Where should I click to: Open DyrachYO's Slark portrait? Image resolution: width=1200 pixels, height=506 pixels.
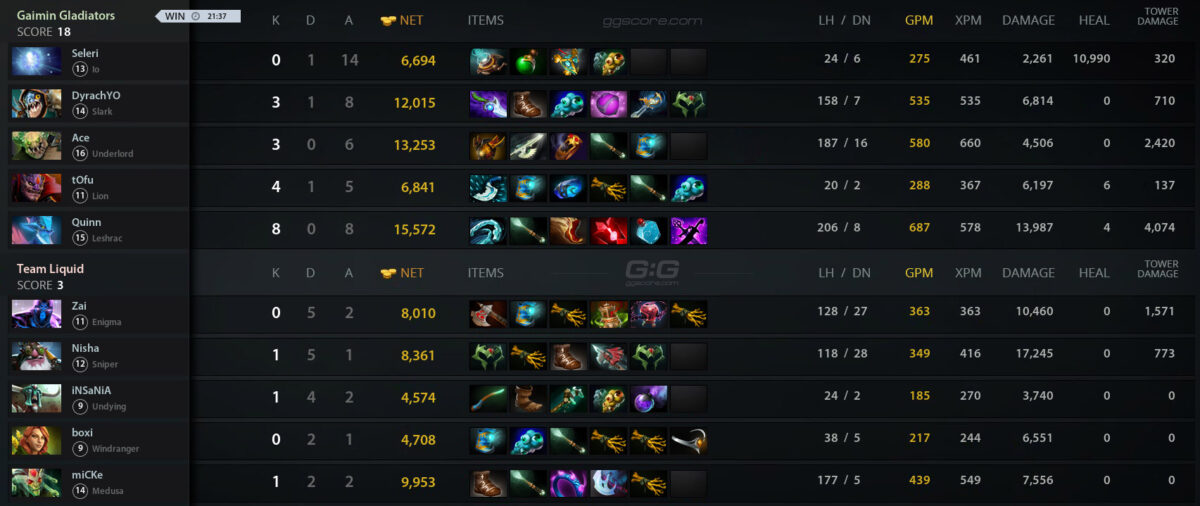coord(36,103)
